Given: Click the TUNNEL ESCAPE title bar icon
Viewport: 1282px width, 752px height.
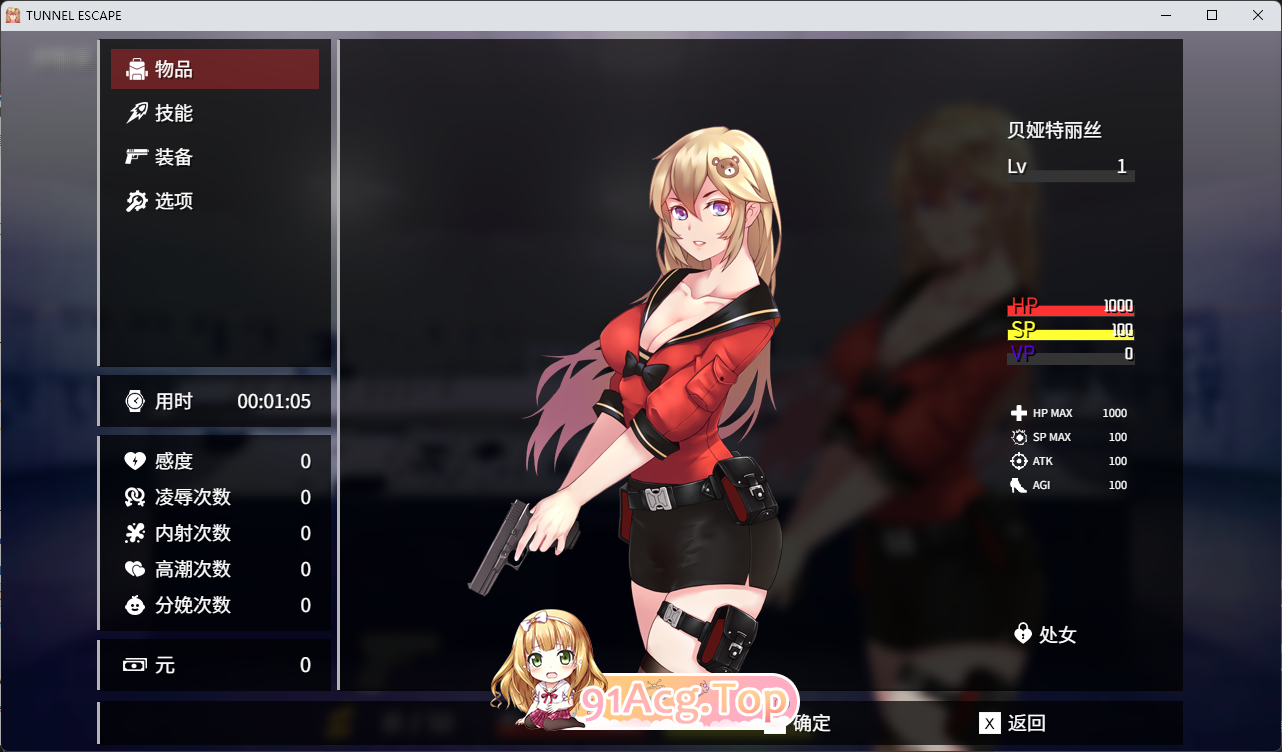Looking at the screenshot, I should [14, 15].
